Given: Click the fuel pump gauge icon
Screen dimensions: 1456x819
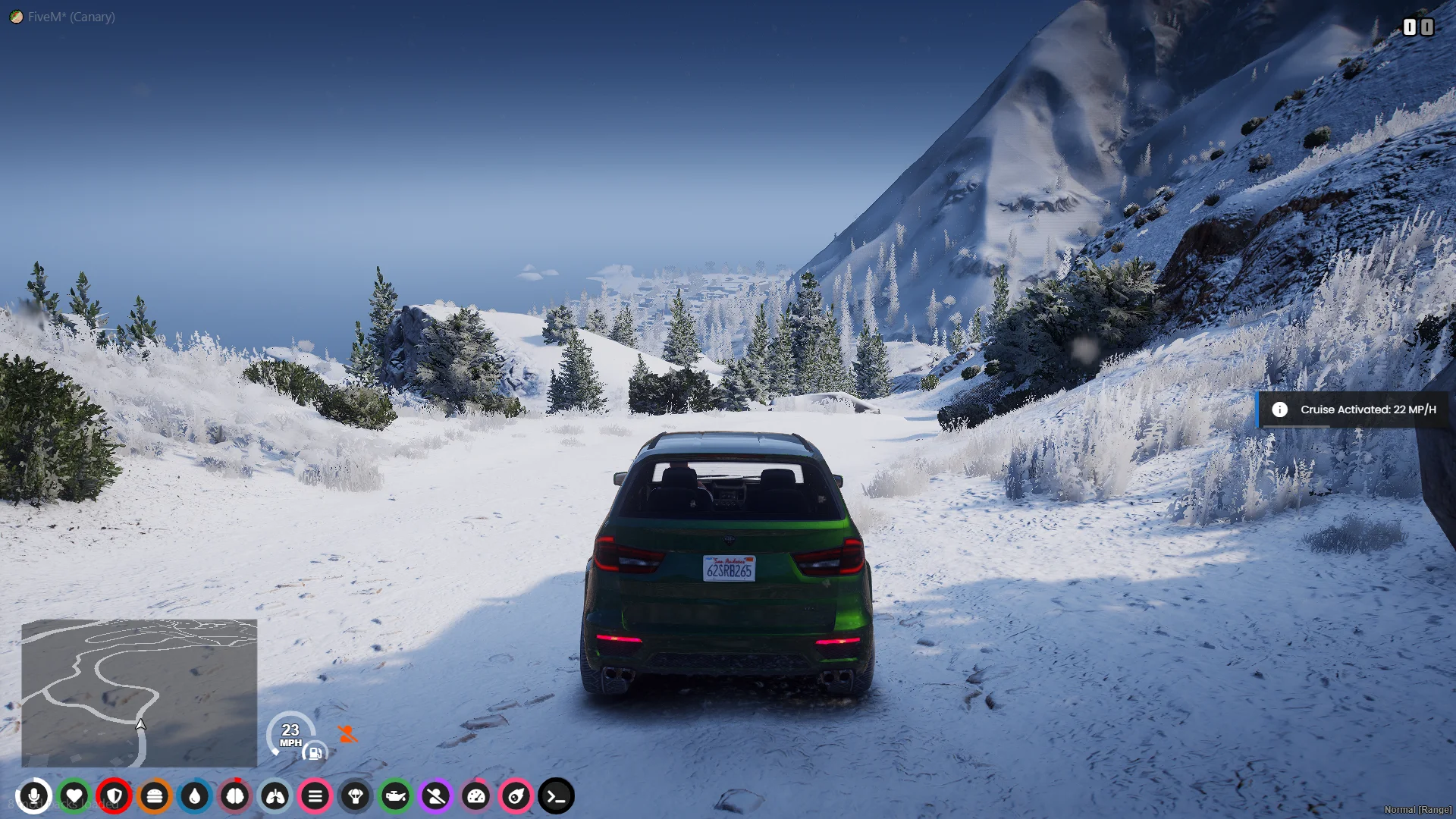Looking at the screenshot, I should click(x=315, y=753).
